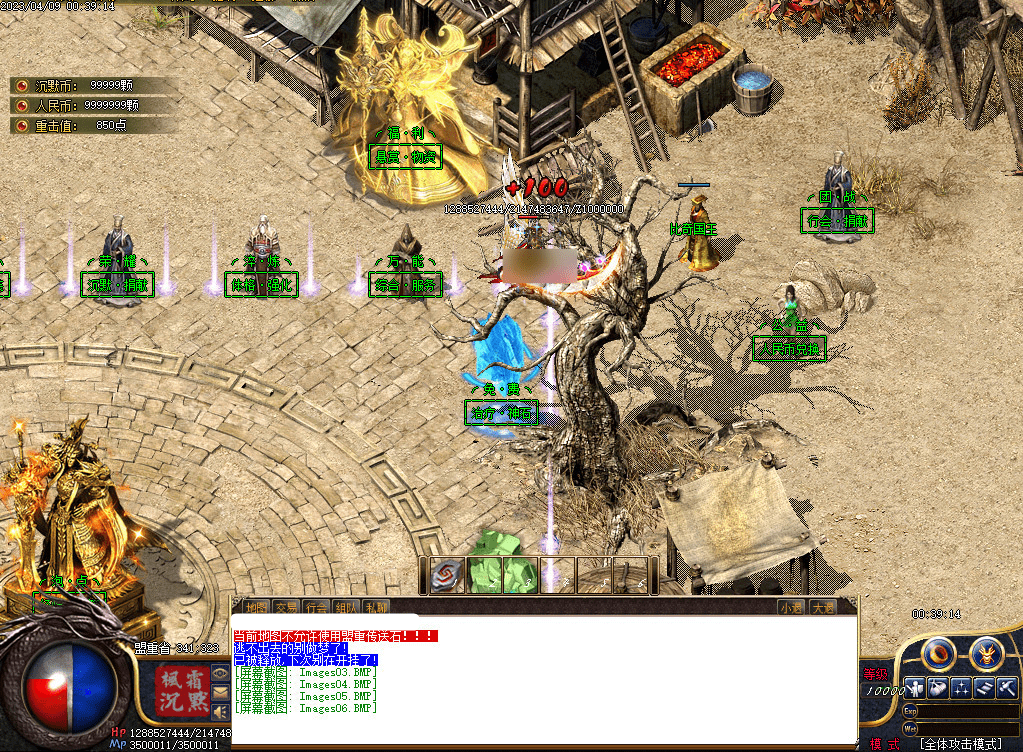Screen dimensions: 1023x752
Task: Open the 地图 map tab
Action: coord(257,606)
